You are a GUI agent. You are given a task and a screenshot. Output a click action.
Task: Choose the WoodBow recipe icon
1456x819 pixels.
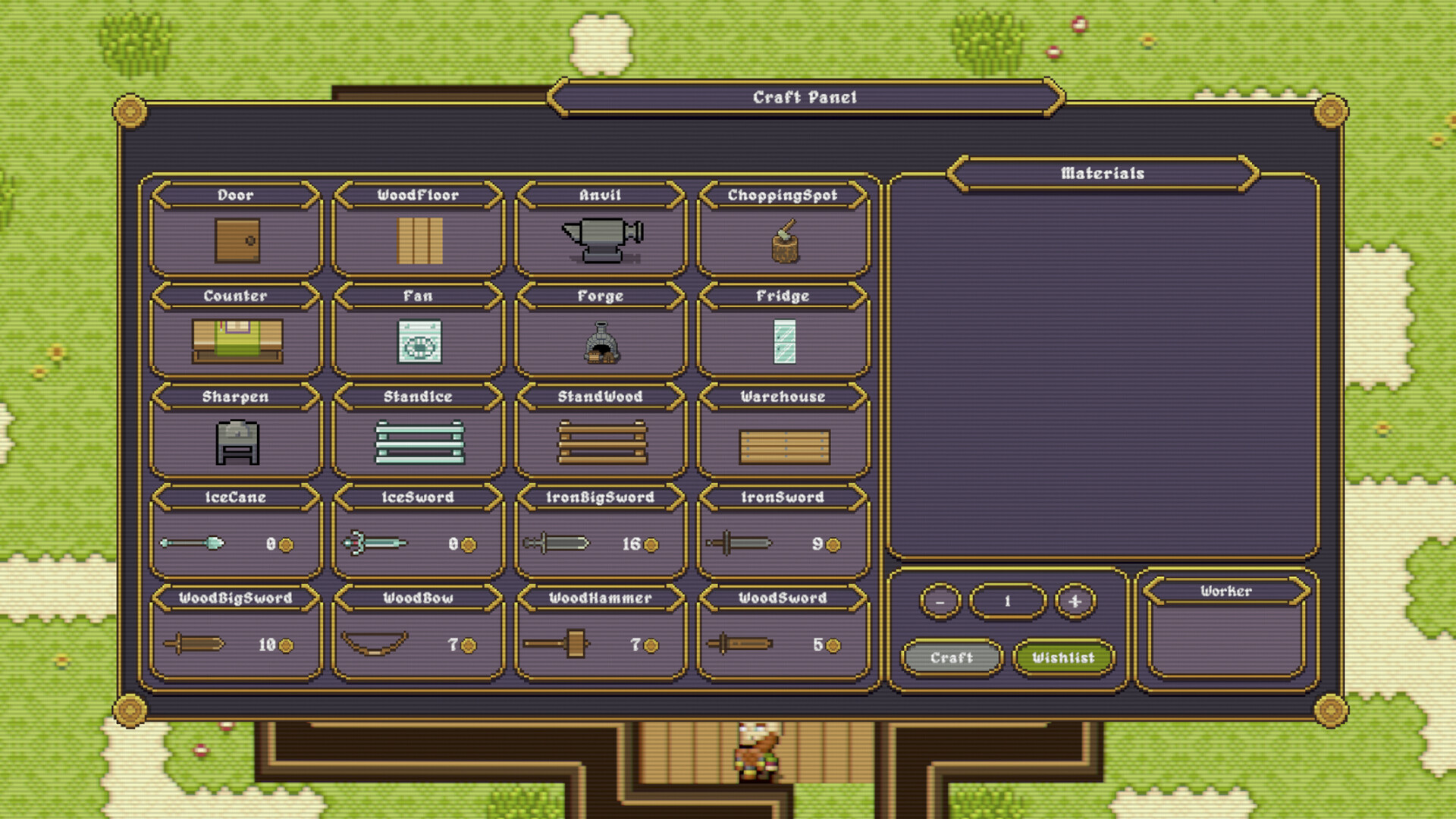click(418, 642)
